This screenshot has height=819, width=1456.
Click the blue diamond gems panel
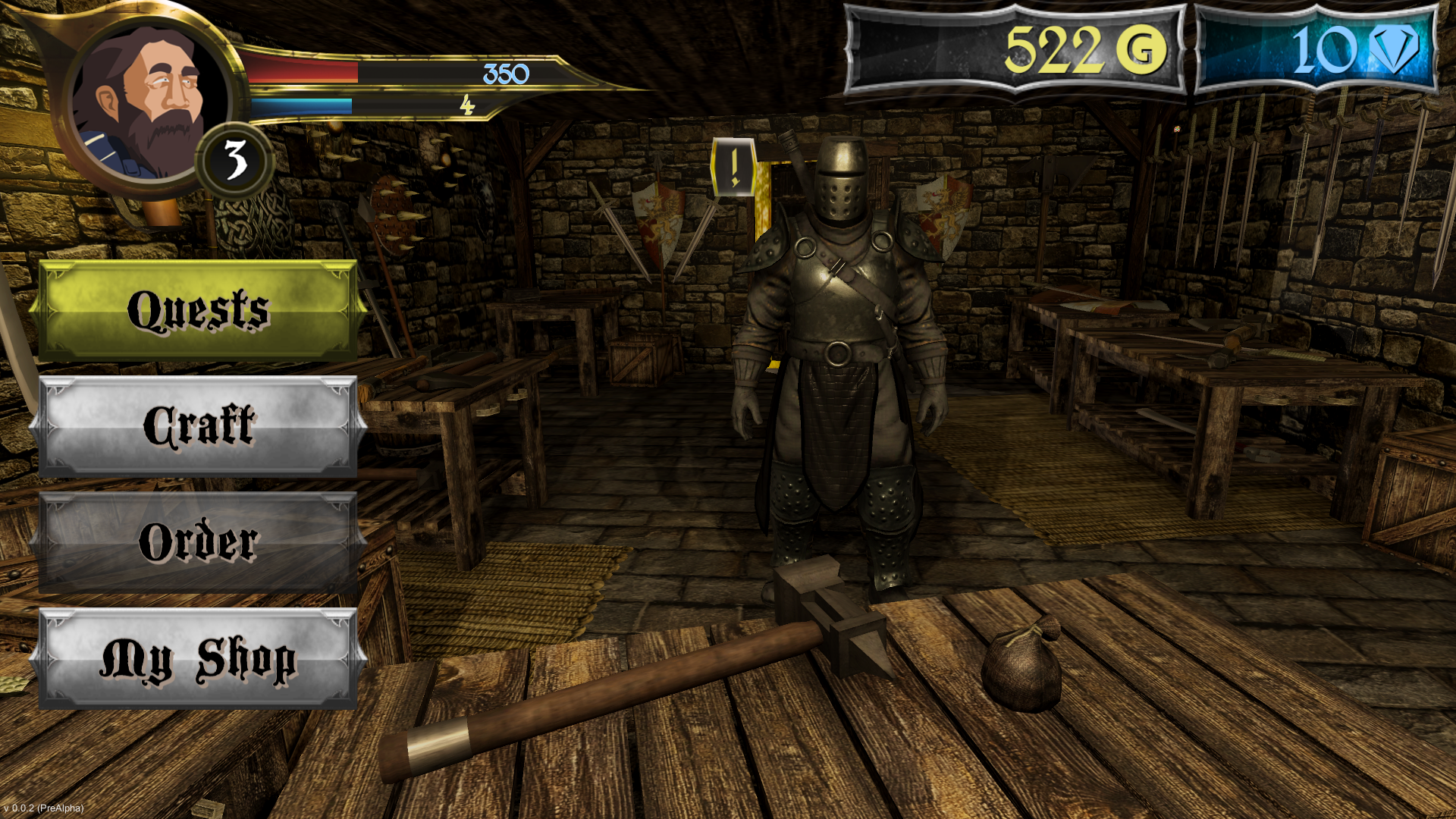point(1316,50)
